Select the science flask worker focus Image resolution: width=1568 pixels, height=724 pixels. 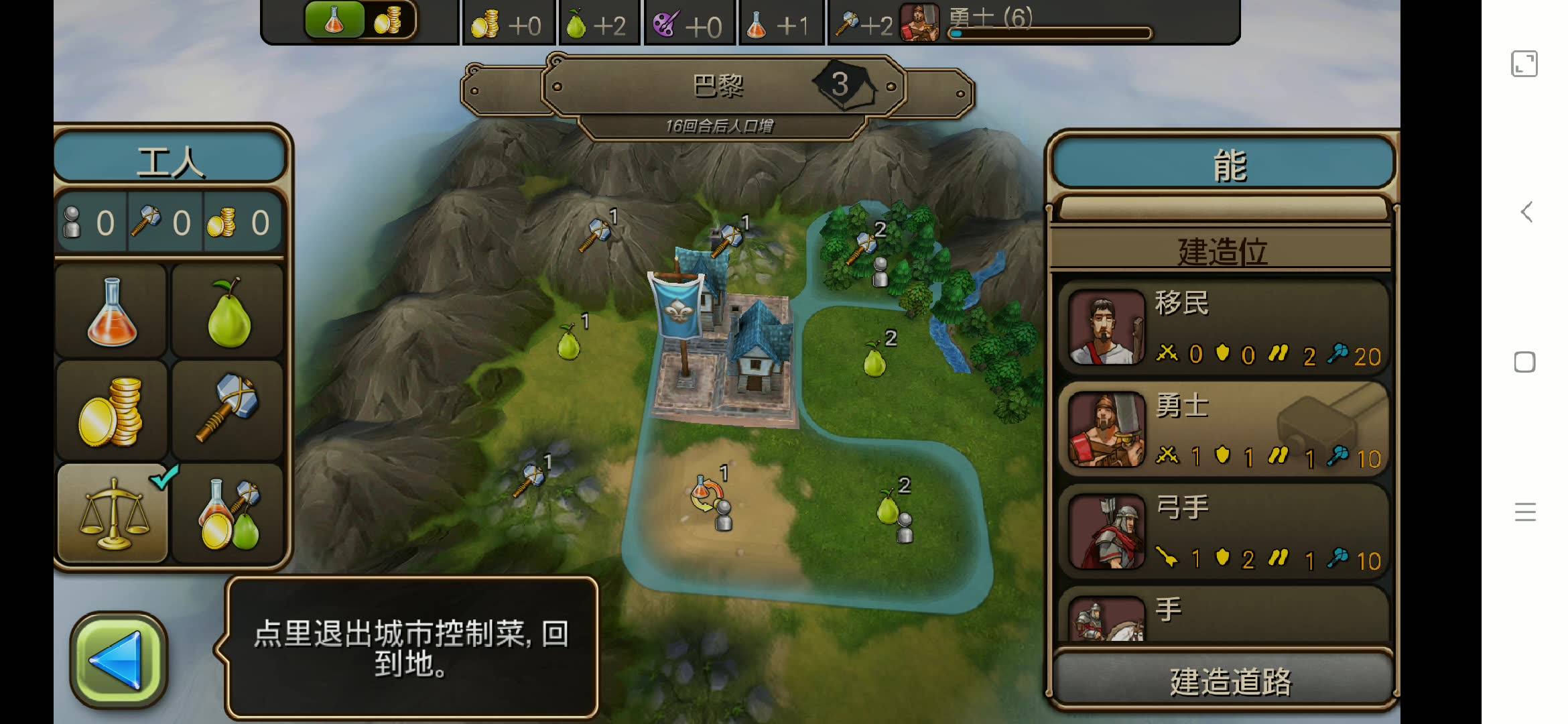112,311
